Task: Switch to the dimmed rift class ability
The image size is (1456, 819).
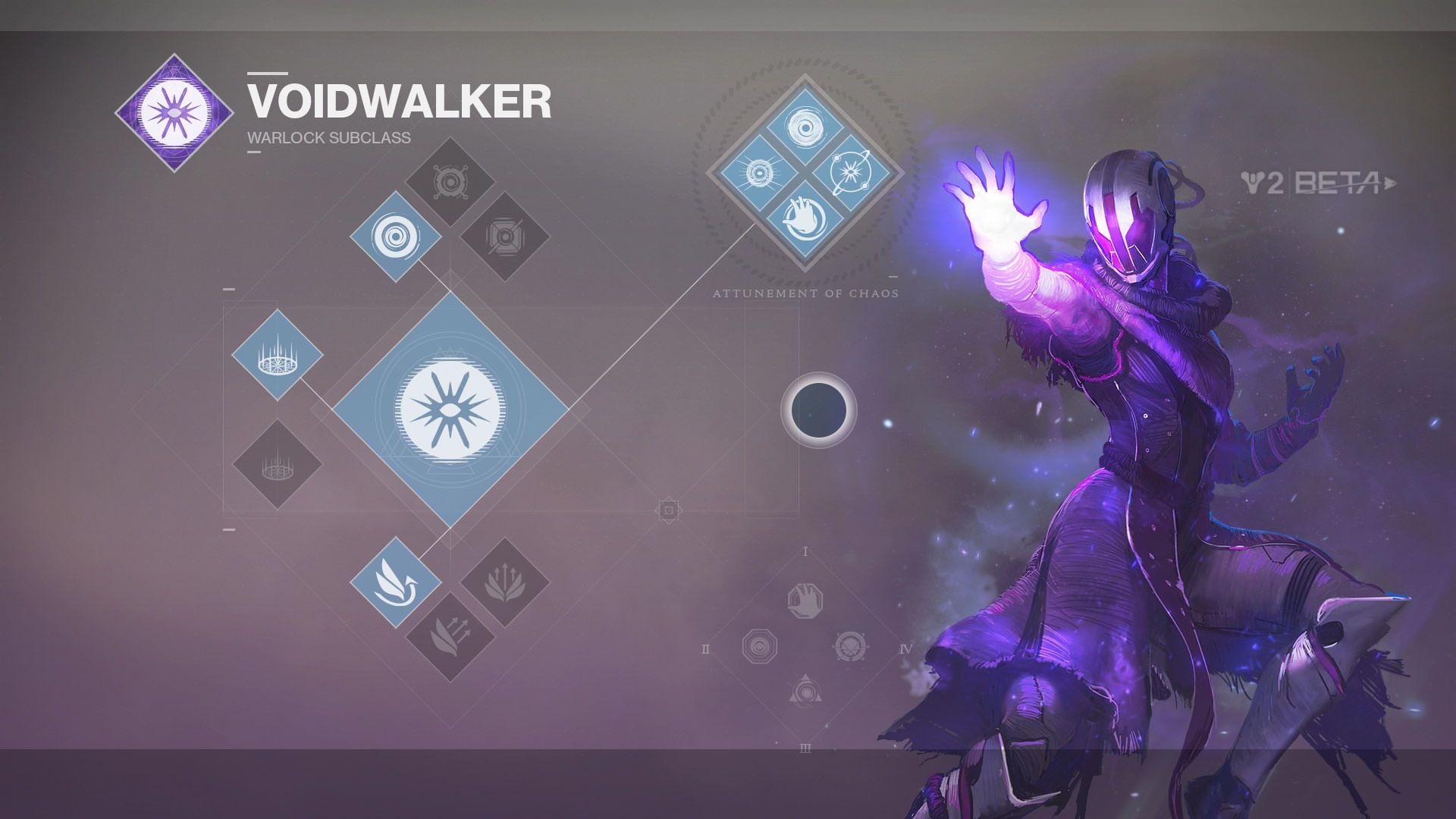Action: 278,464
